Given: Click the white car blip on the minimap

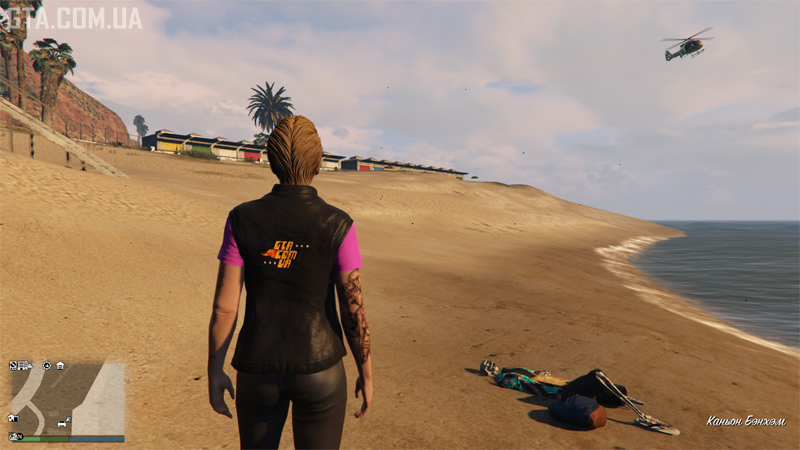Looking at the screenshot, I should click(63, 424).
